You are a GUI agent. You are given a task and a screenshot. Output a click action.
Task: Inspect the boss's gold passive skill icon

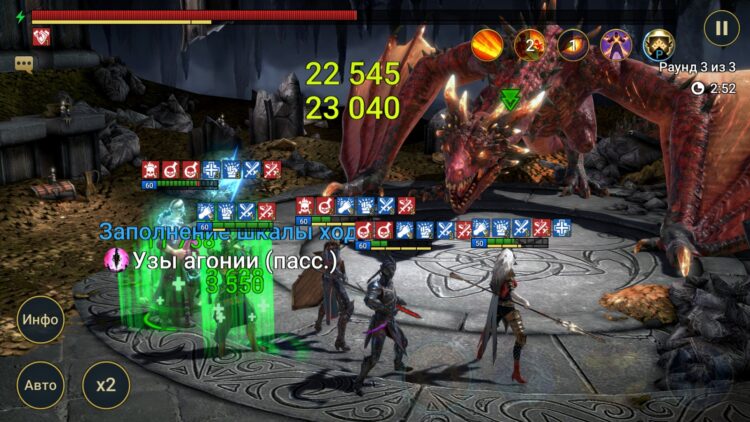tap(658, 44)
